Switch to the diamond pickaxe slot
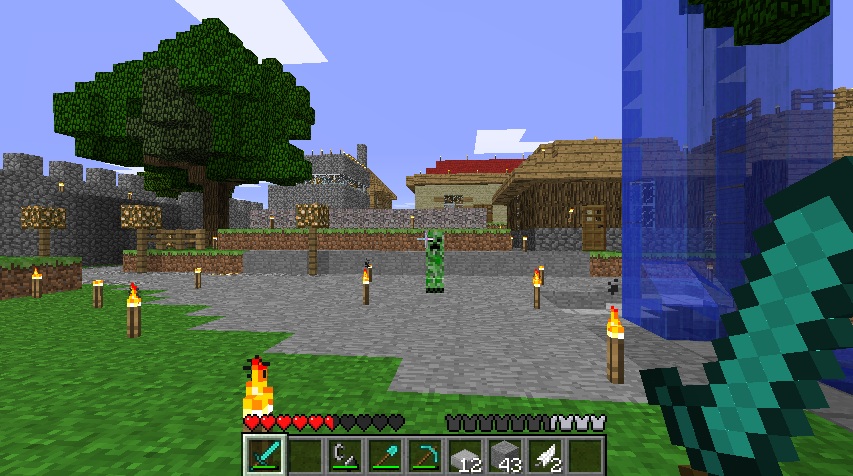This screenshot has width=853, height=476. (x=425, y=455)
